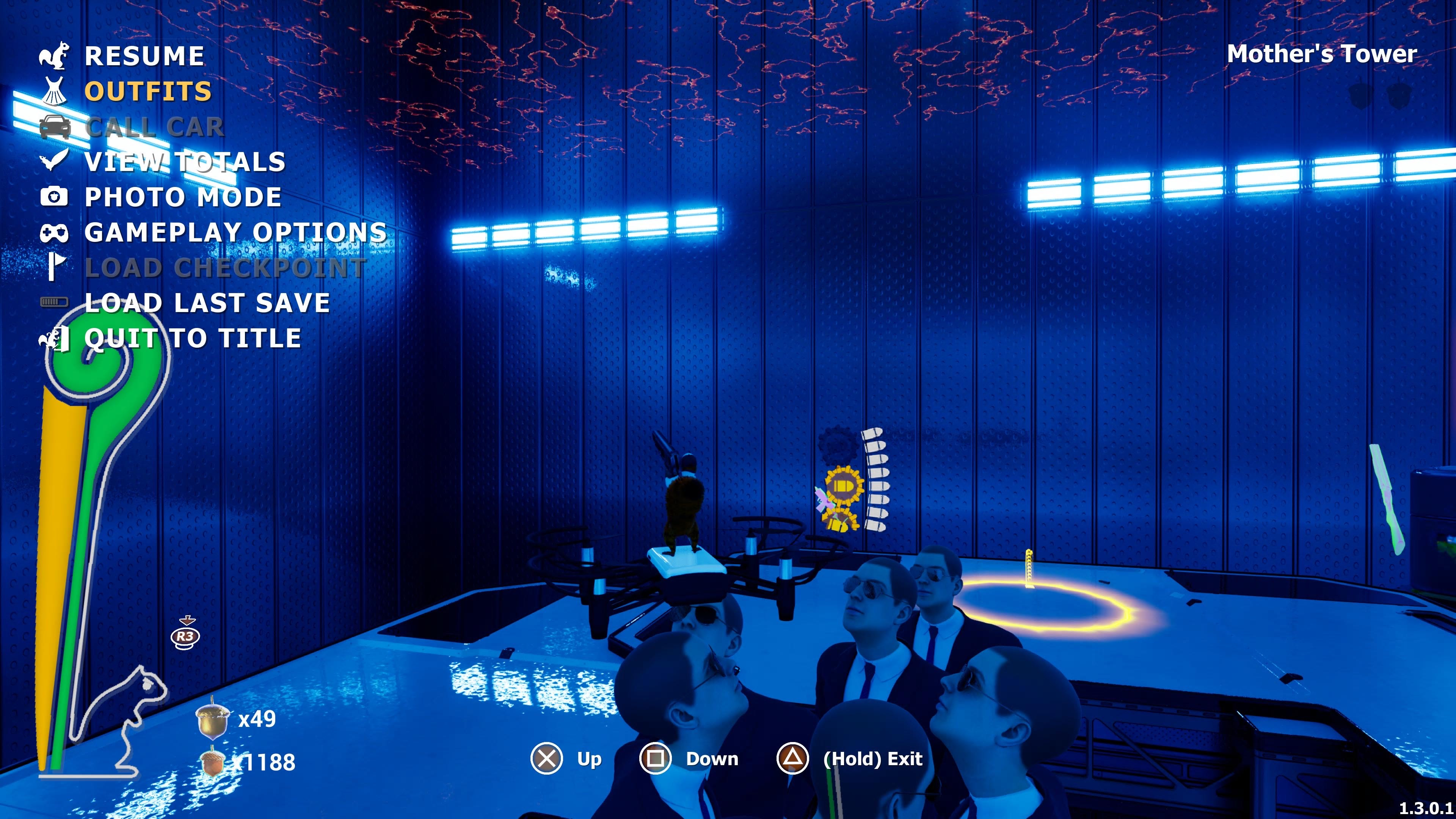Select the dimmed Load Checkpoint entry
This screenshot has height=819, width=1456.
pos(225,268)
